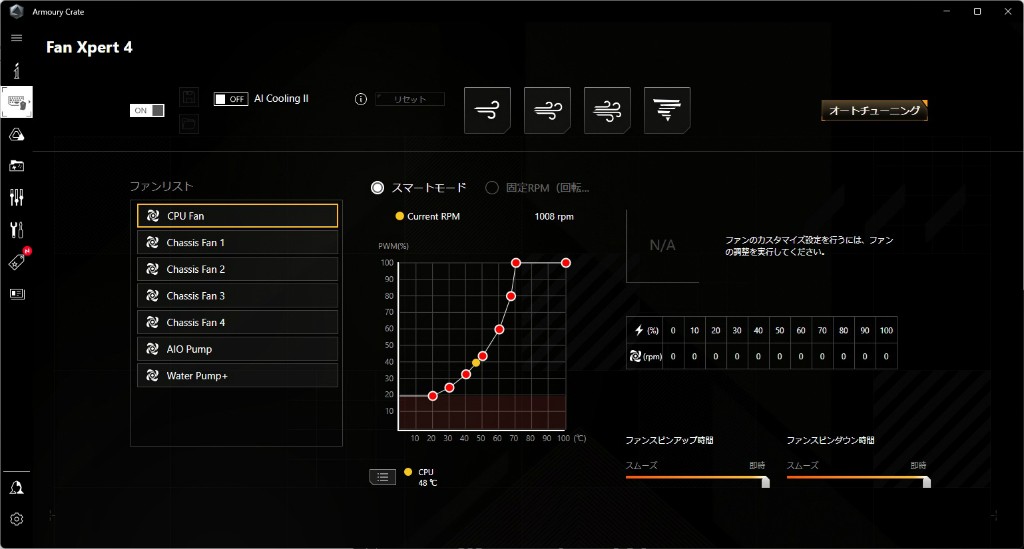The width and height of the screenshot is (1024, 549).
Task: Select AIO Pump from the fan list
Action: [x=237, y=349]
